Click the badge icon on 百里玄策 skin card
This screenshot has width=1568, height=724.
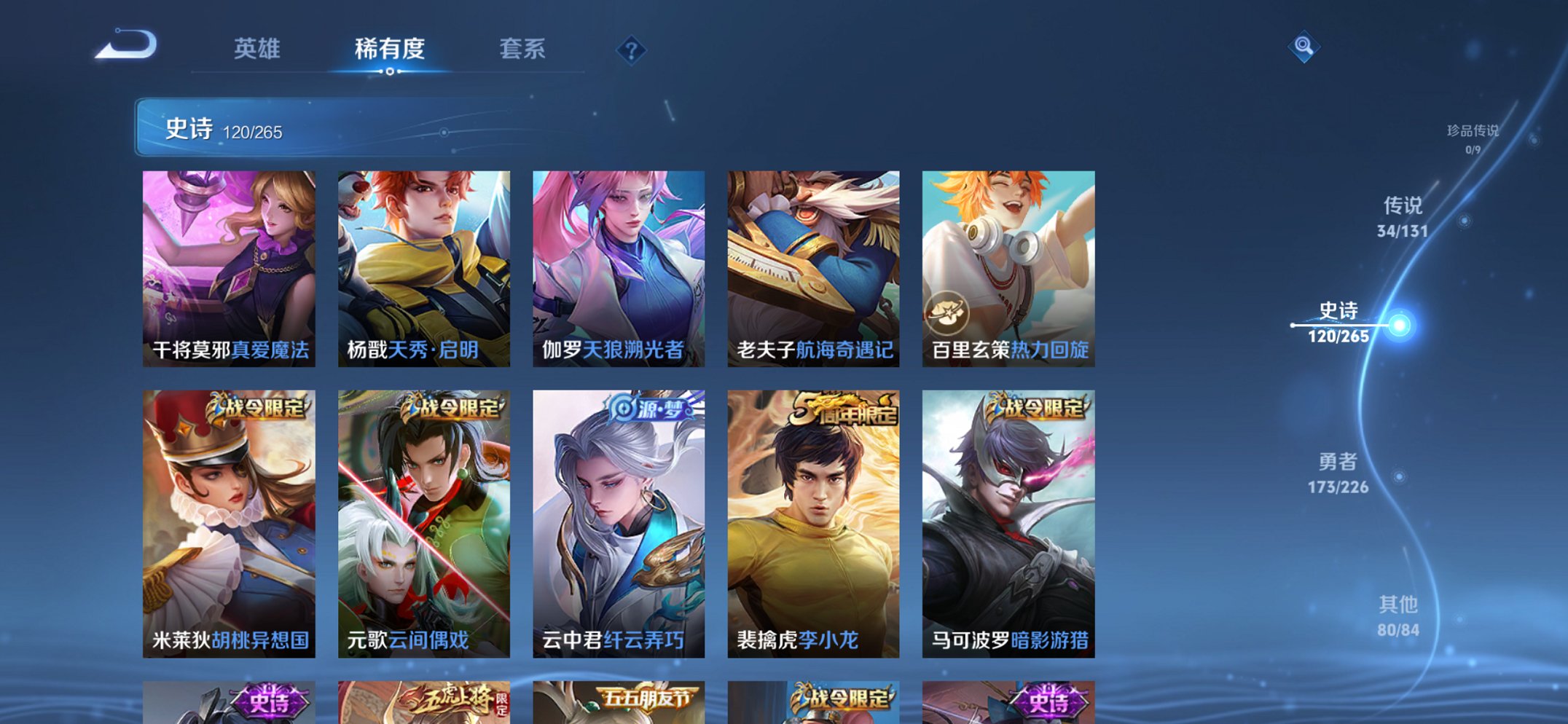click(949, 312)
